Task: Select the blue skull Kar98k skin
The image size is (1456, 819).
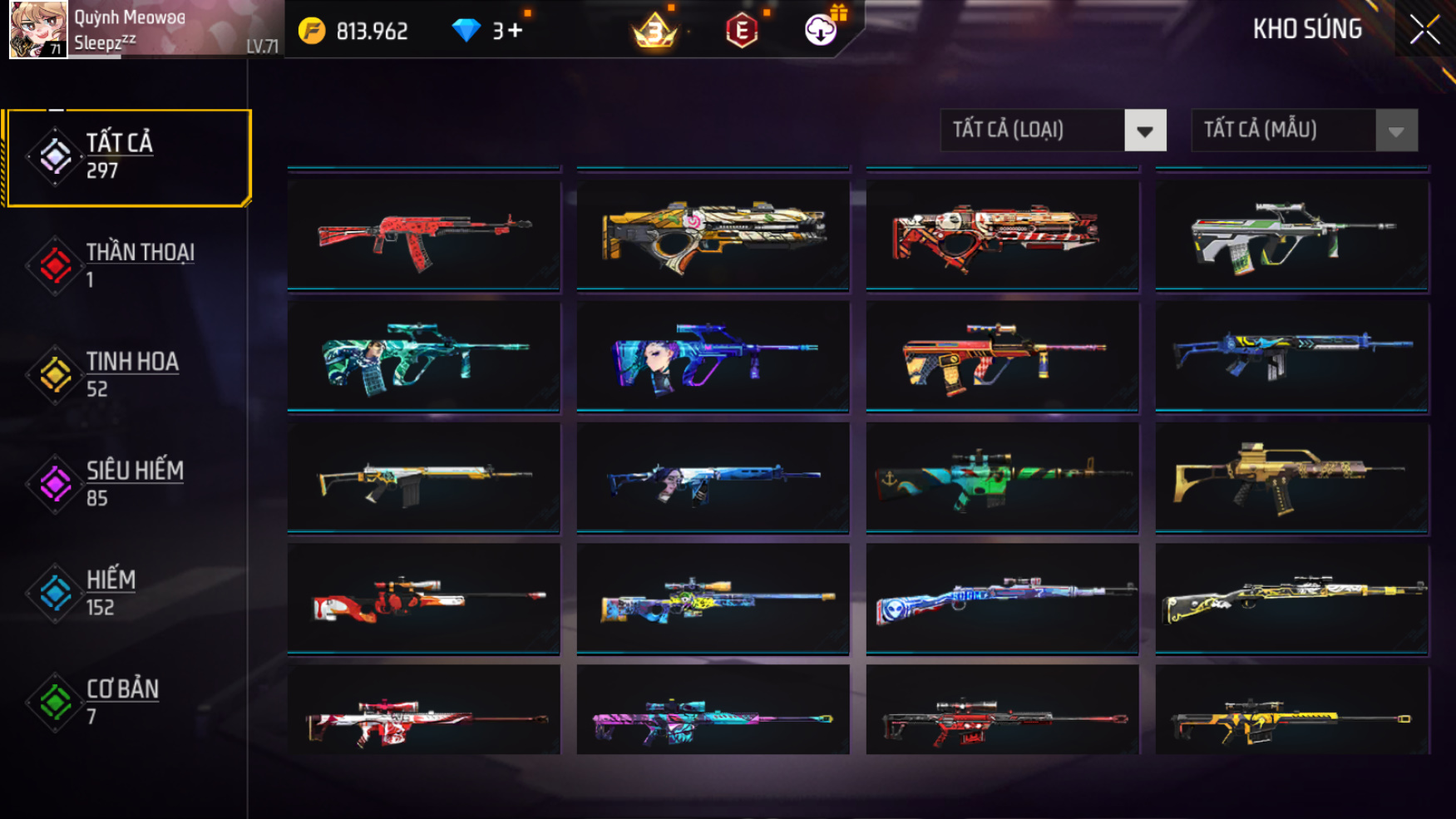Action: pos(1002,599)
